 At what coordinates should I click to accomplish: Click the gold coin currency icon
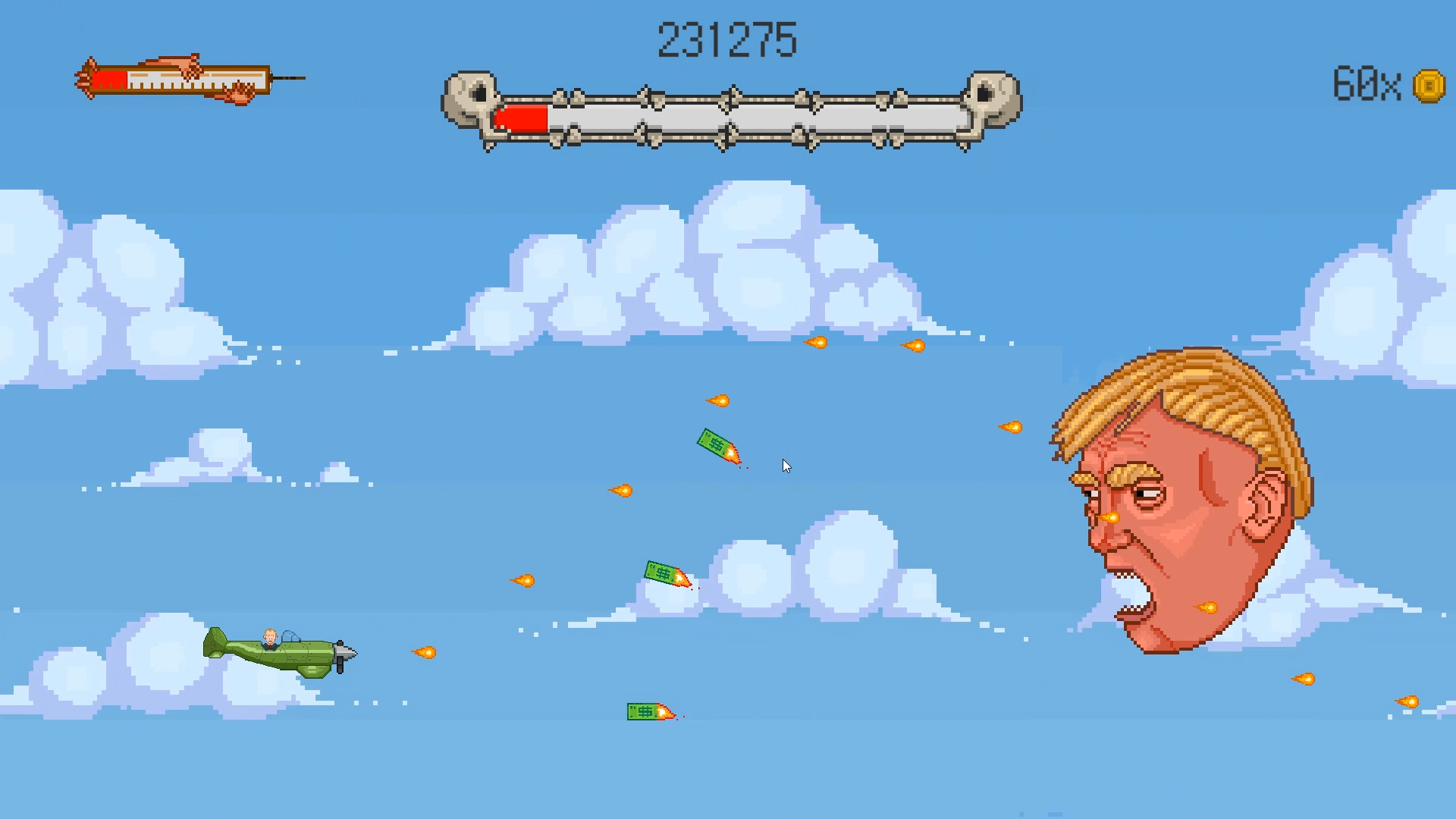(x=1429, y=85)
